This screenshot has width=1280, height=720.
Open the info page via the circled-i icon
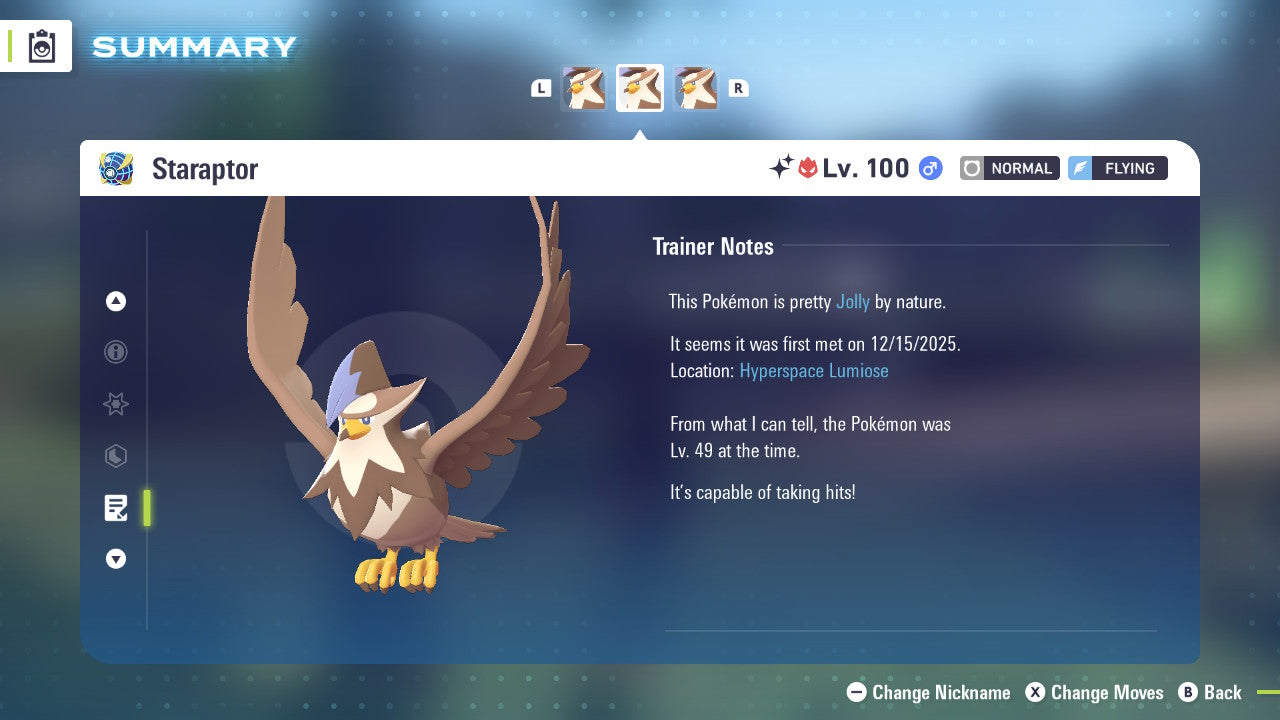click(x=116, y=352)
